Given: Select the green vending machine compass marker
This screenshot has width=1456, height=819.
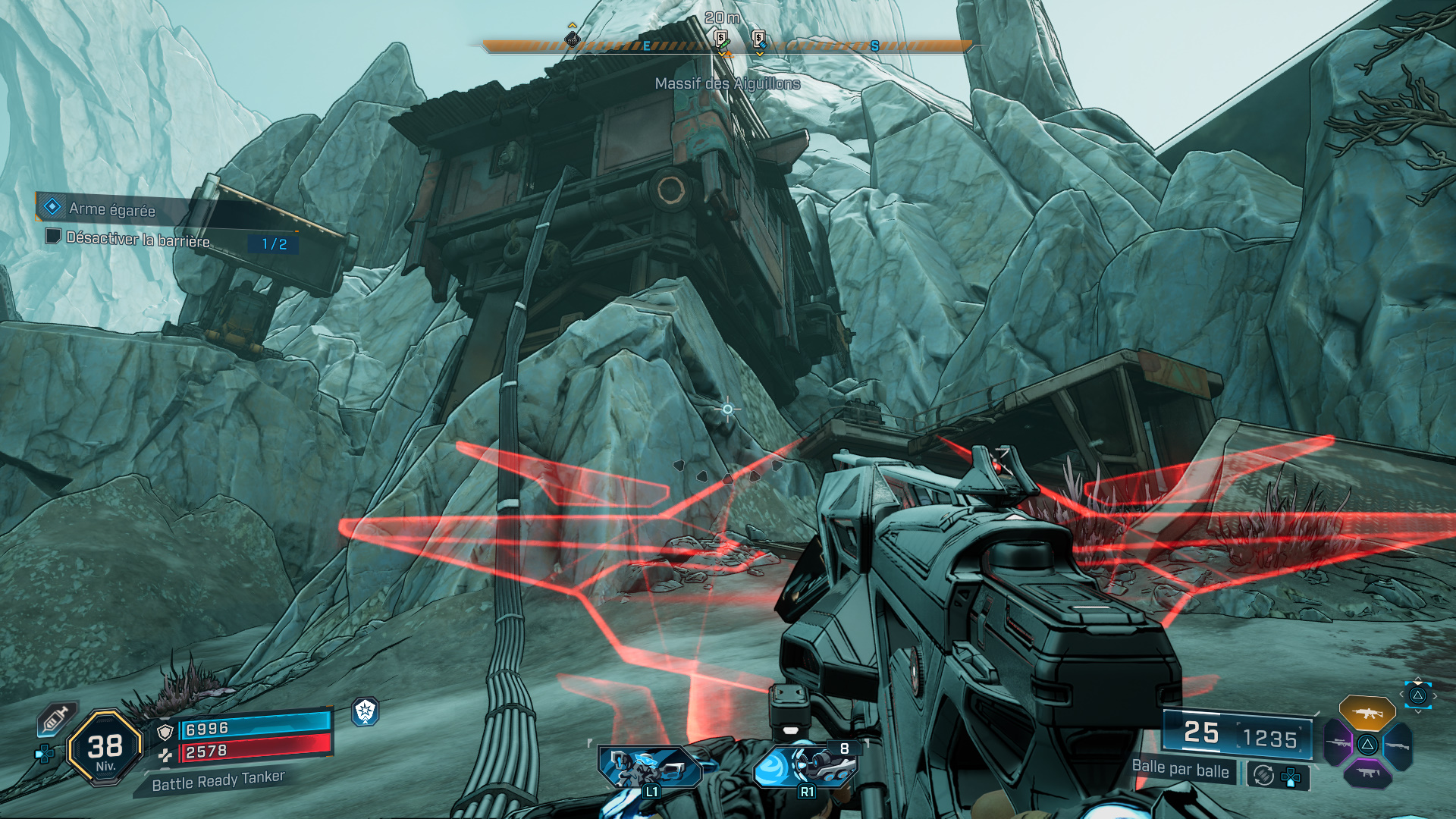Looking at the screenshot, I should 721,40.
